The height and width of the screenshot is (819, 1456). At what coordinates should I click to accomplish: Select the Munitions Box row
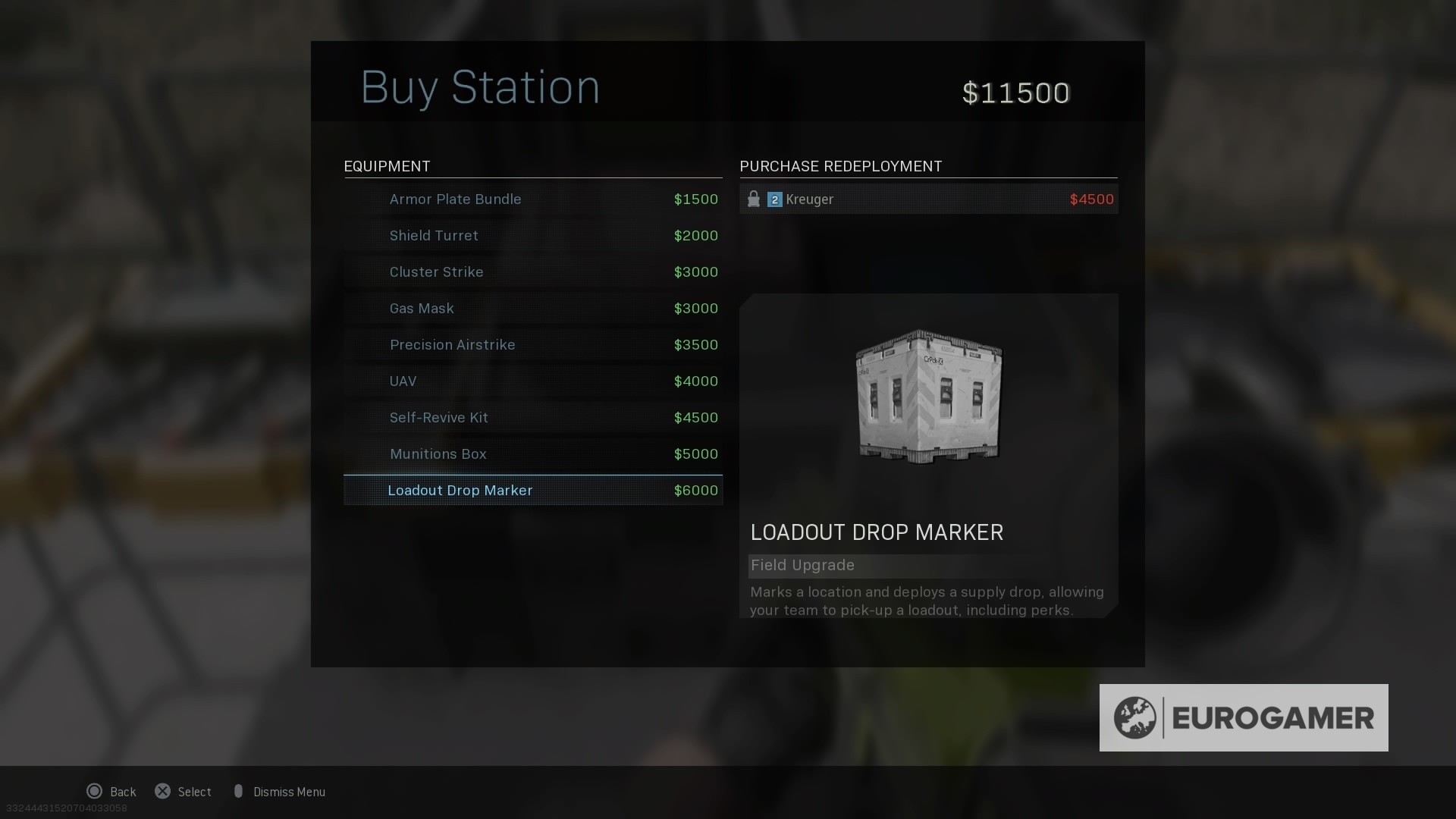click(x=531, y=453)
